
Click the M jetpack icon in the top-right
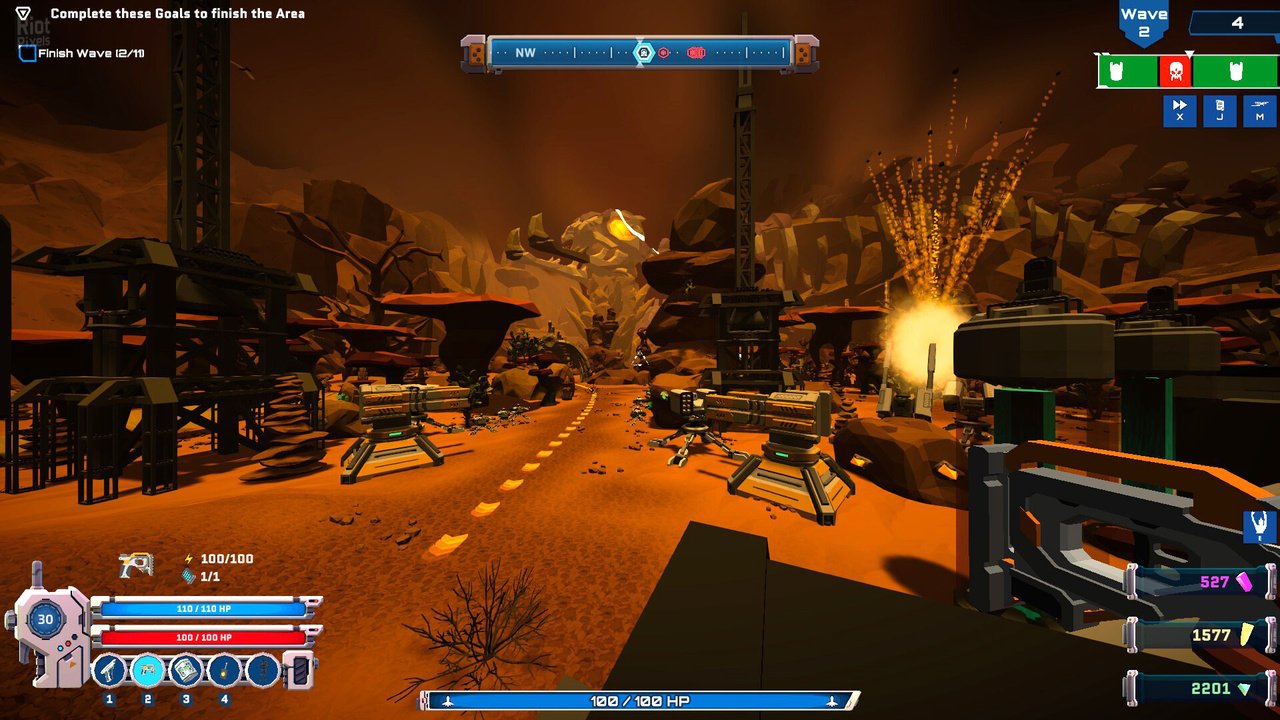pyautogui.click(x=1258, y=111)
